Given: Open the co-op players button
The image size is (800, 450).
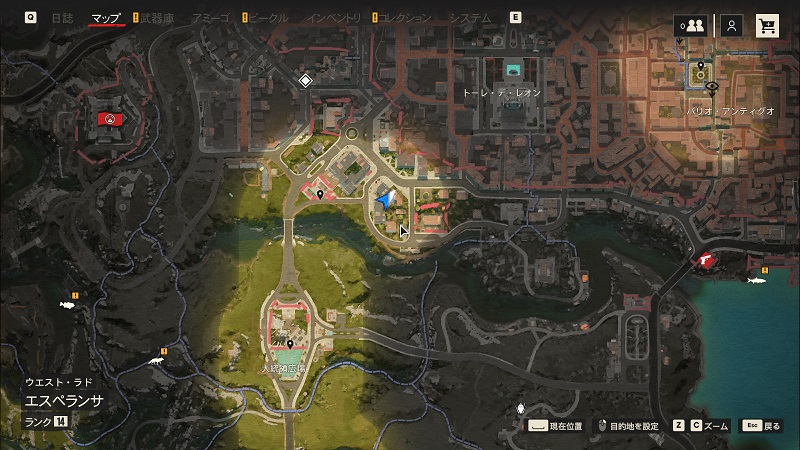Looking at the screenshot, I should (x=690, y=26).
